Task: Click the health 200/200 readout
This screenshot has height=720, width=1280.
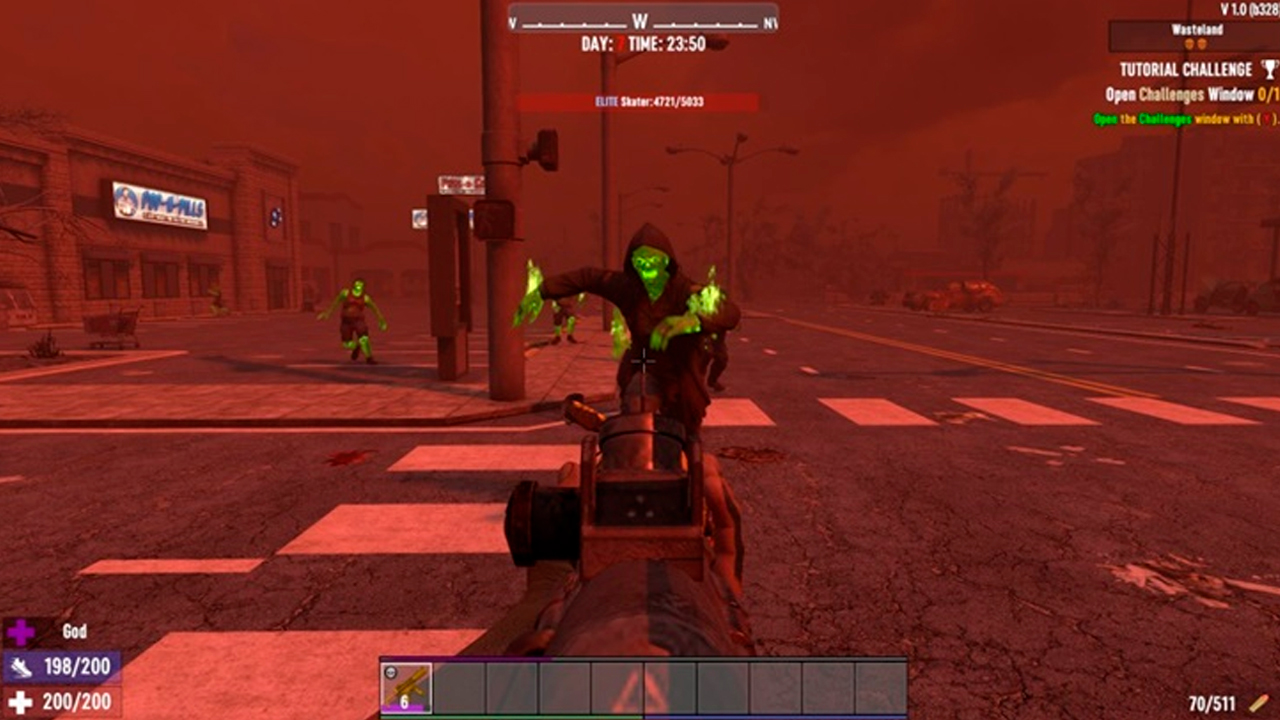Action: (x=75, y=700)
